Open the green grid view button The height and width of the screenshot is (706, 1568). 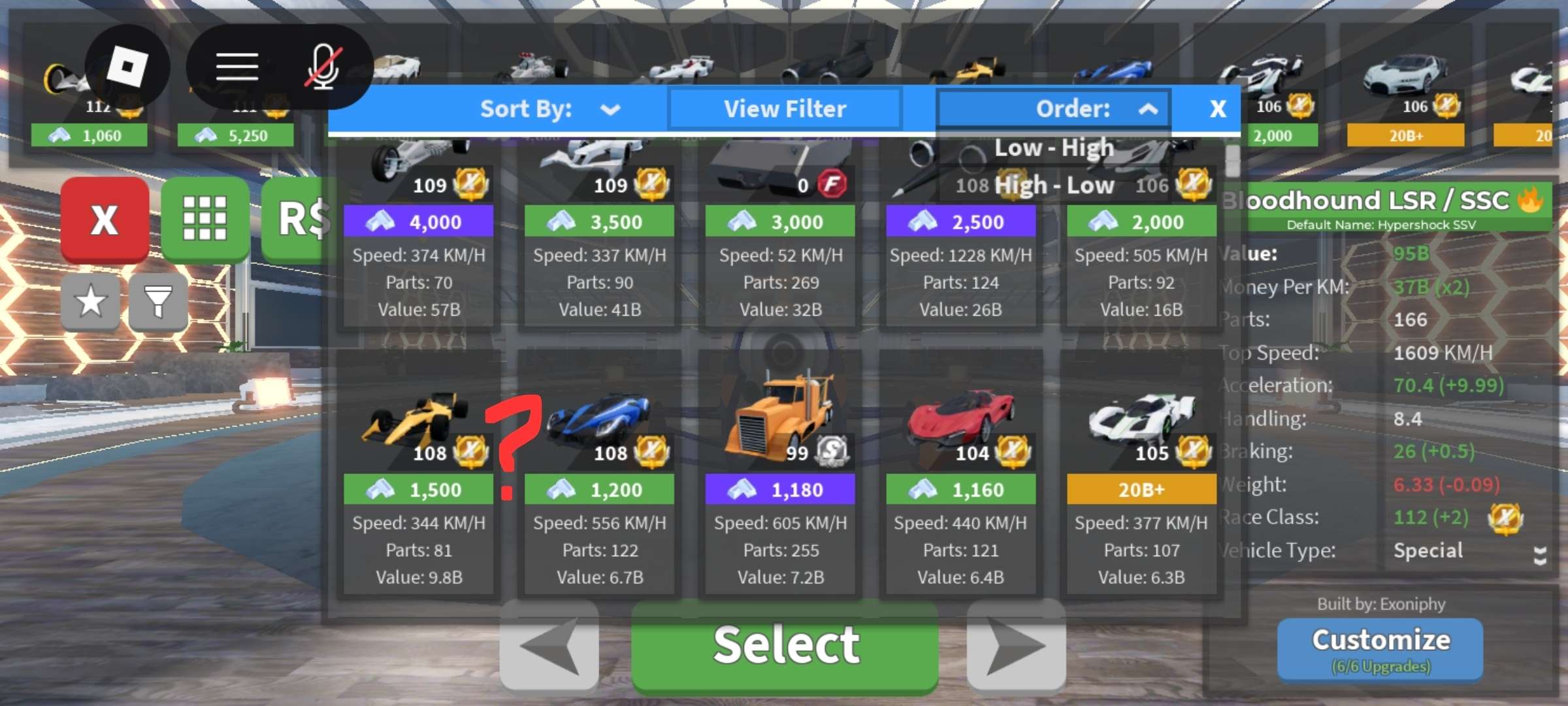[204, 219]
